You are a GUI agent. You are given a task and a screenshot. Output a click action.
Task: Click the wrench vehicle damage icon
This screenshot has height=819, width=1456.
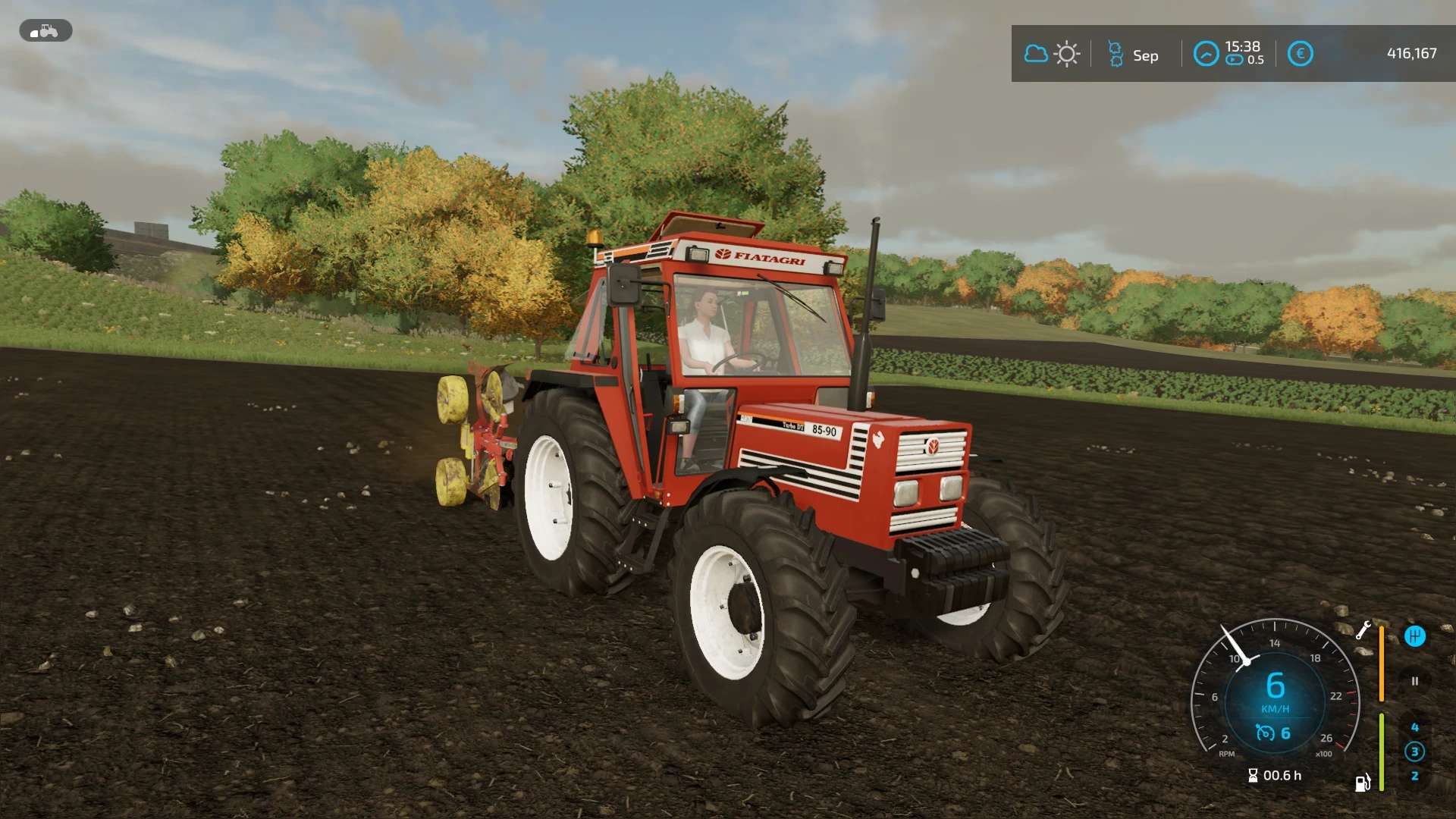click(1363, 630)
